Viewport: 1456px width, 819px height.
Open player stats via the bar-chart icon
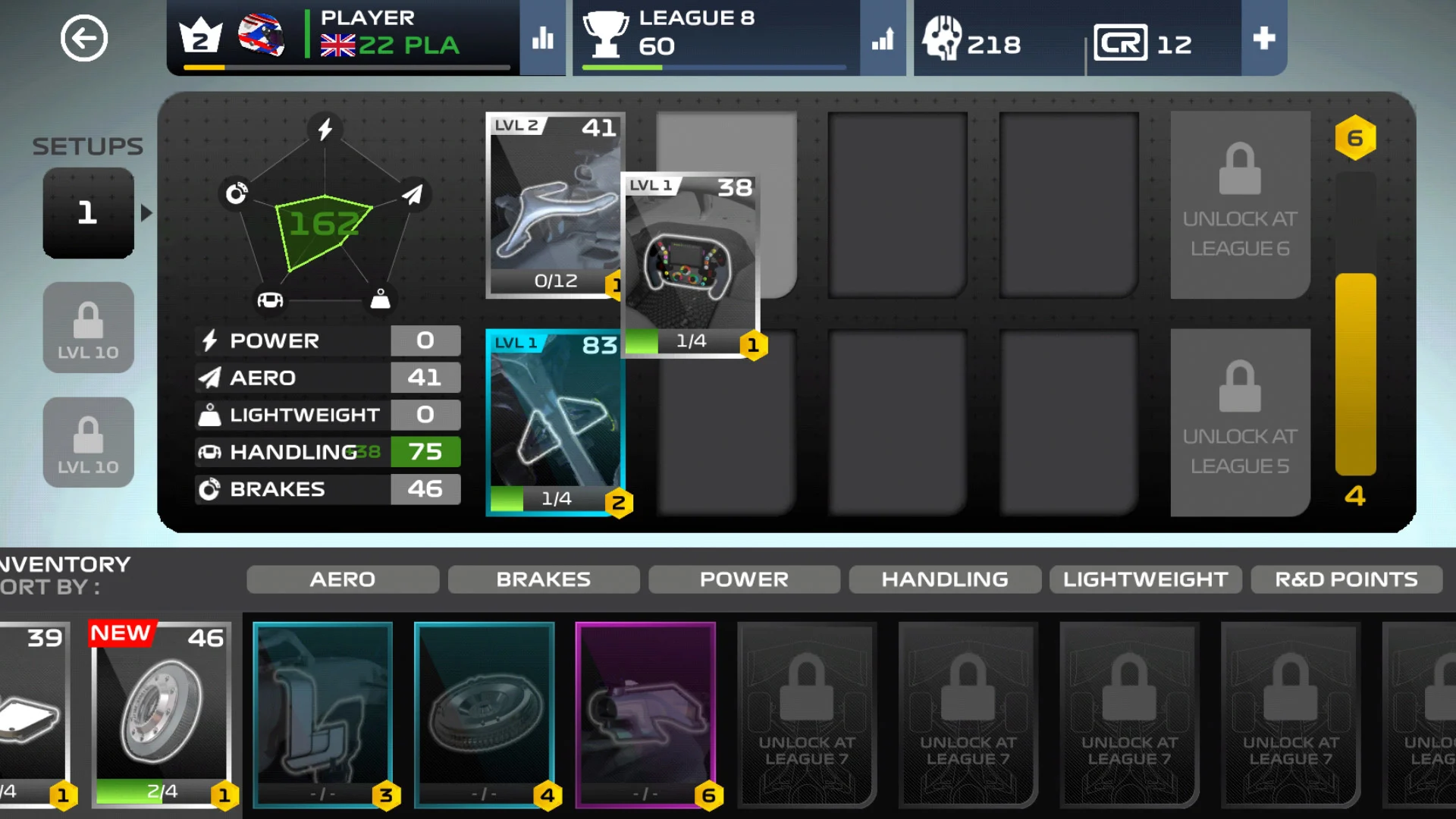point(542,38)
